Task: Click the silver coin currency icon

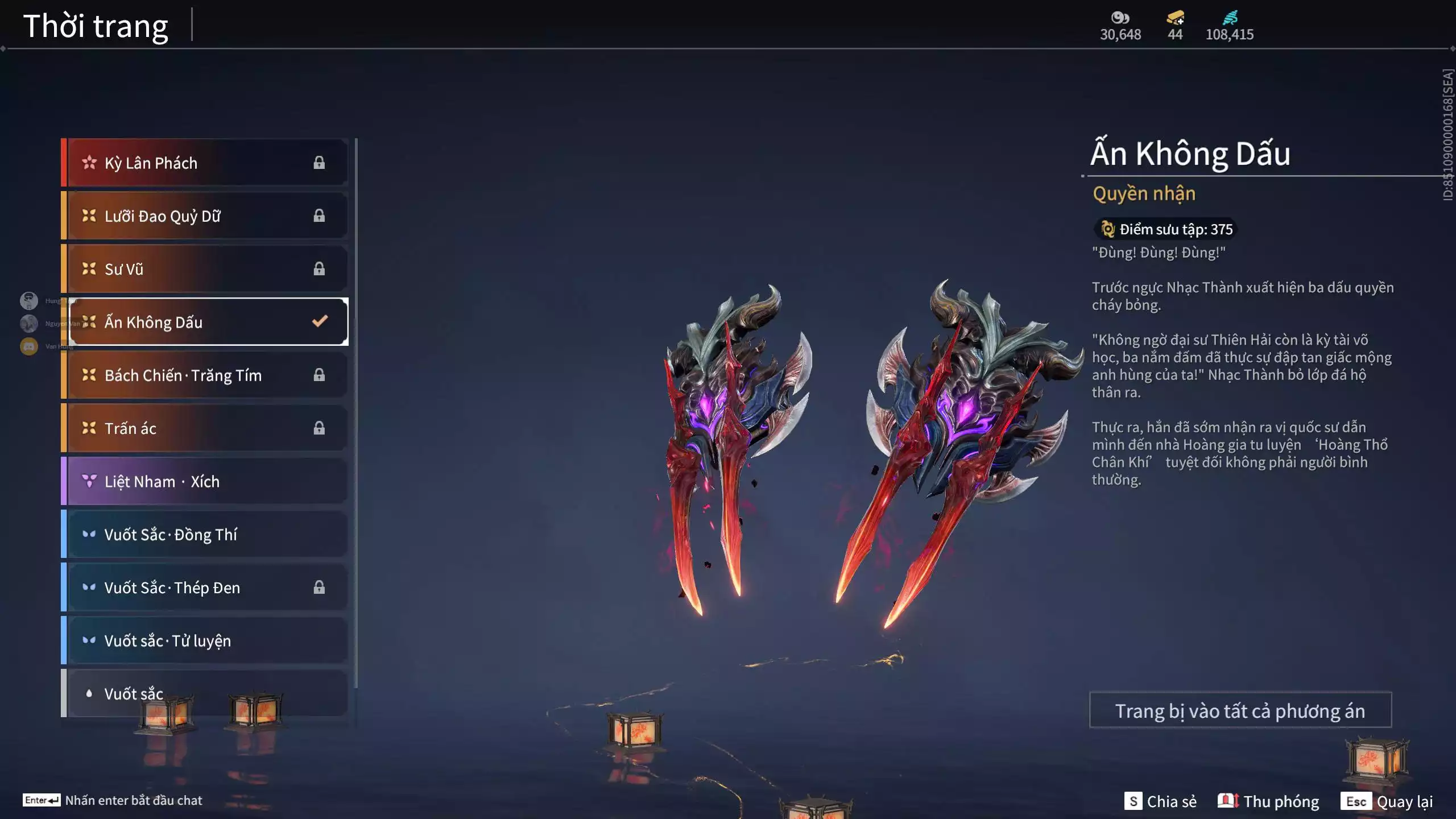Action: click(1120, 18)
